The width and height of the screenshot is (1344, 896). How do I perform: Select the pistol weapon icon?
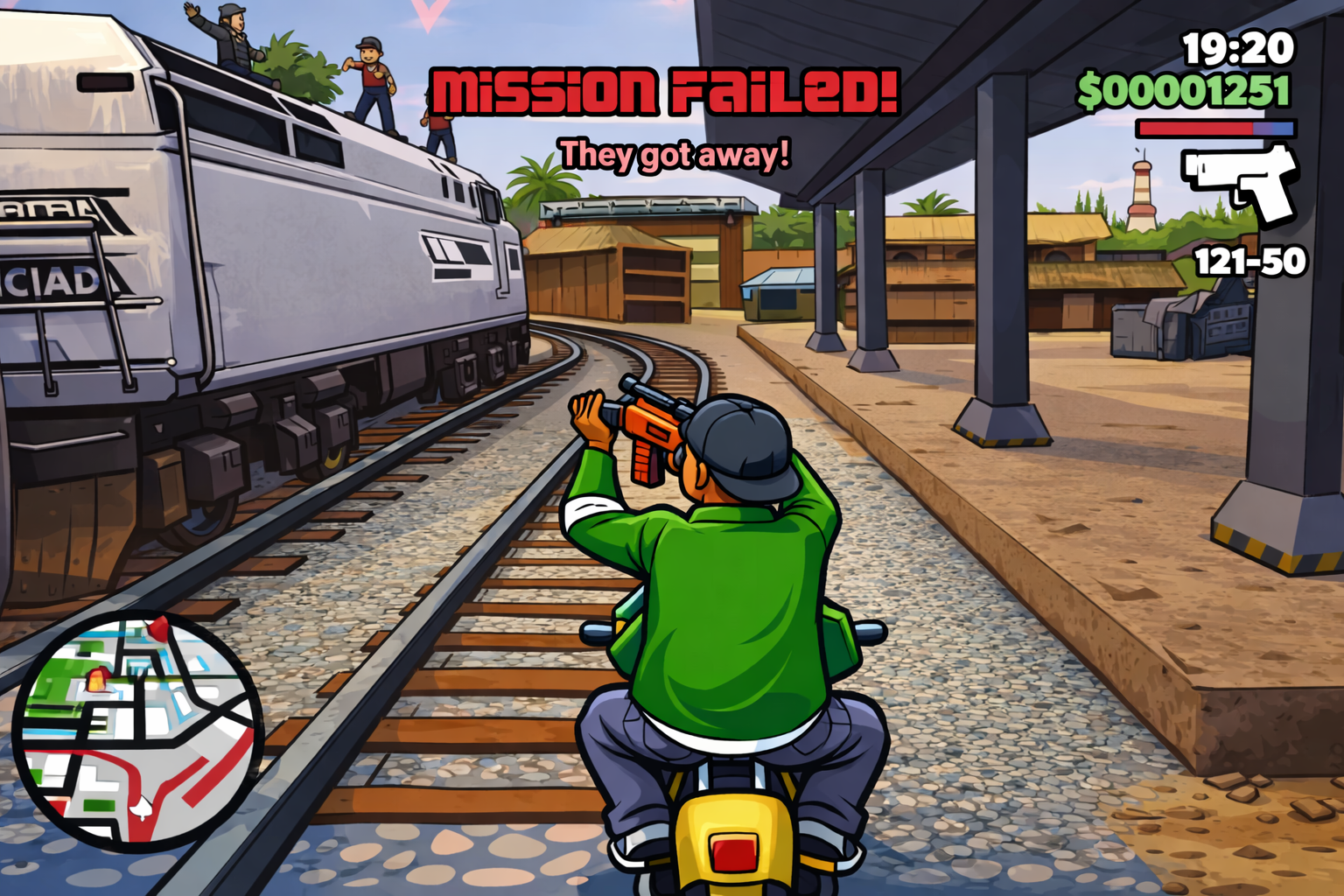pos(1241,181)
